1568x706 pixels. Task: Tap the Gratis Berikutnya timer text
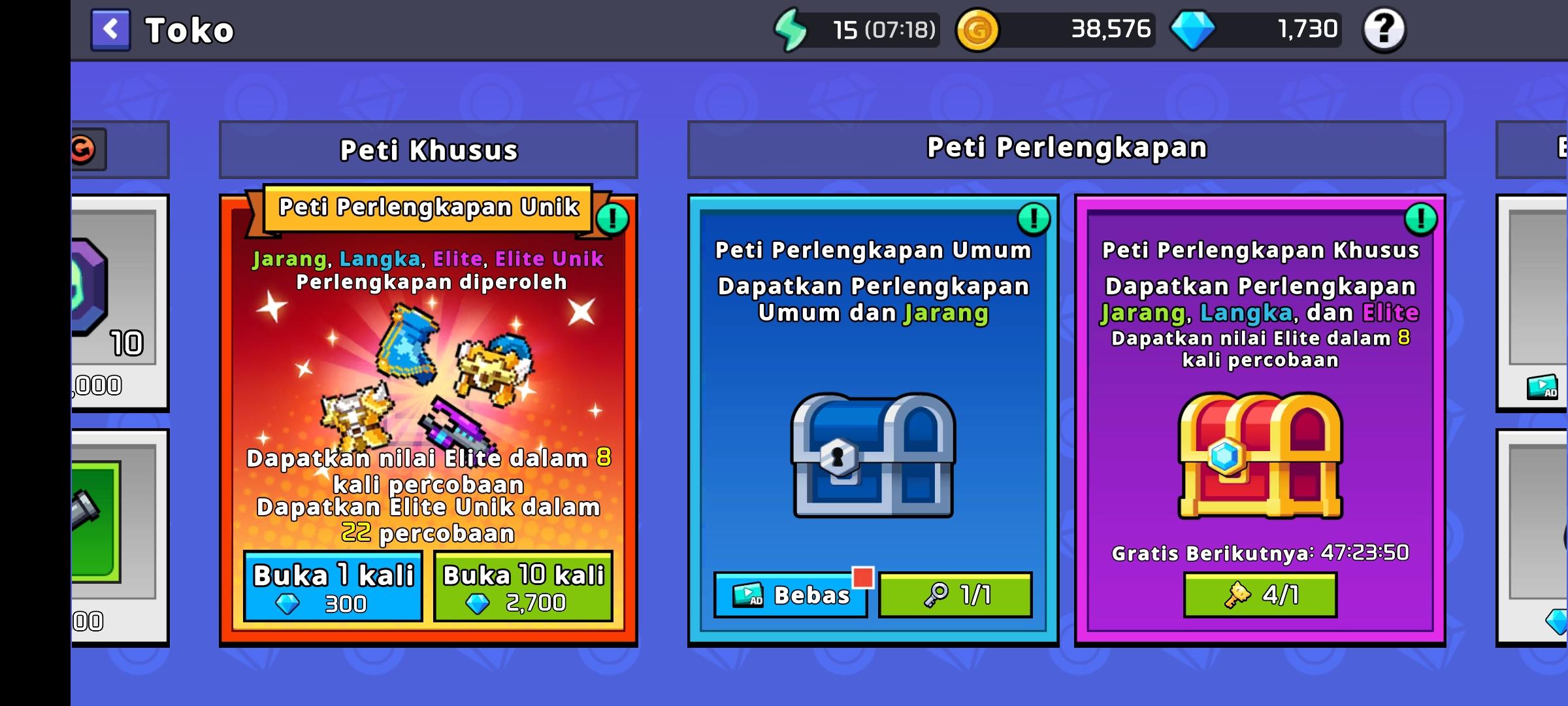1258,554
